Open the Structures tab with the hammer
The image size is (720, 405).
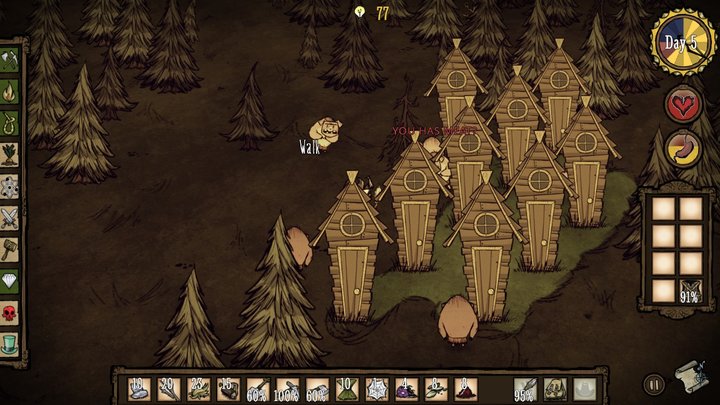click(10, 248)
